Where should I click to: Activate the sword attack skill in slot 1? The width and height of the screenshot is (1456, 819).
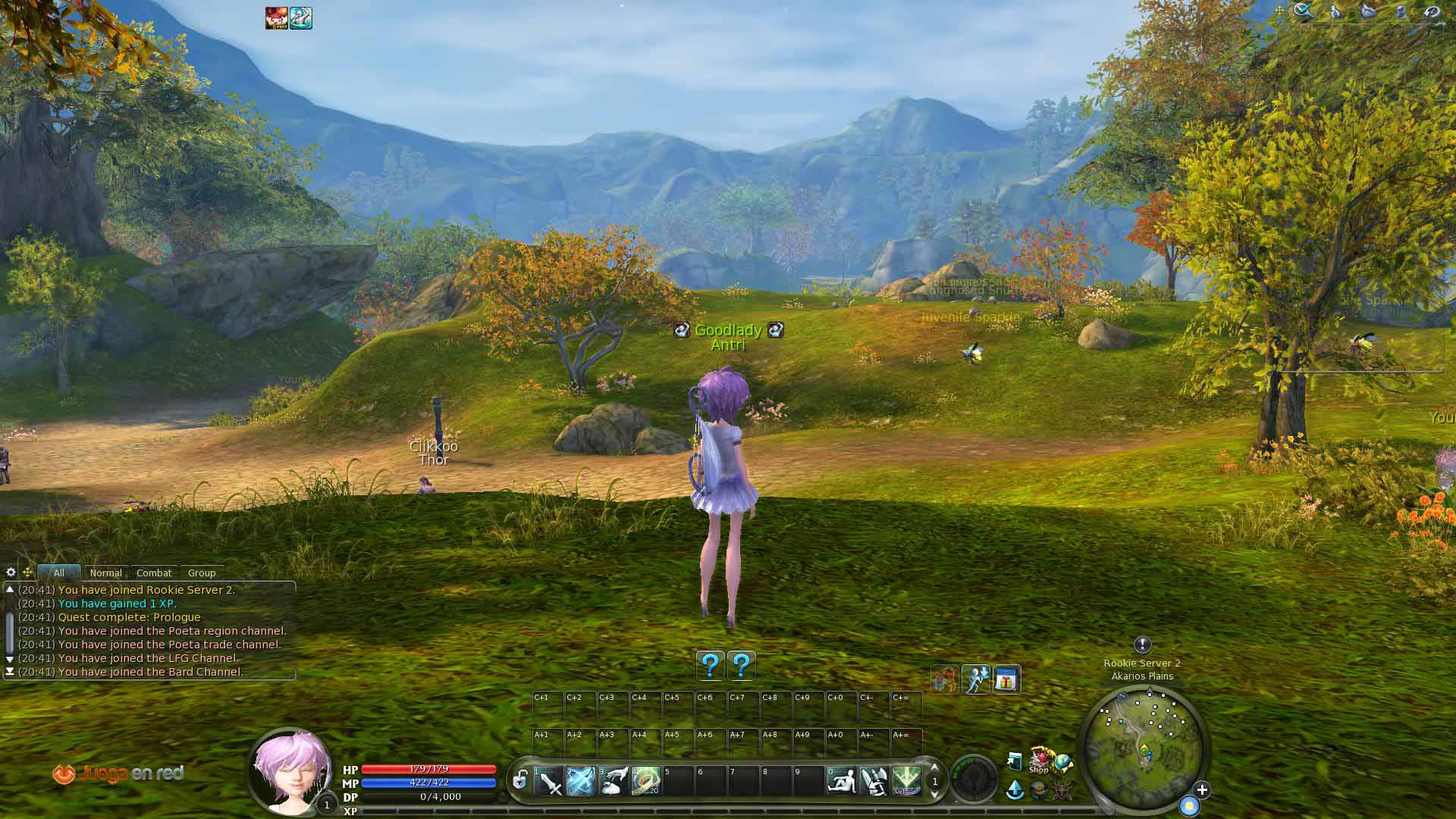tap(548, 781)
